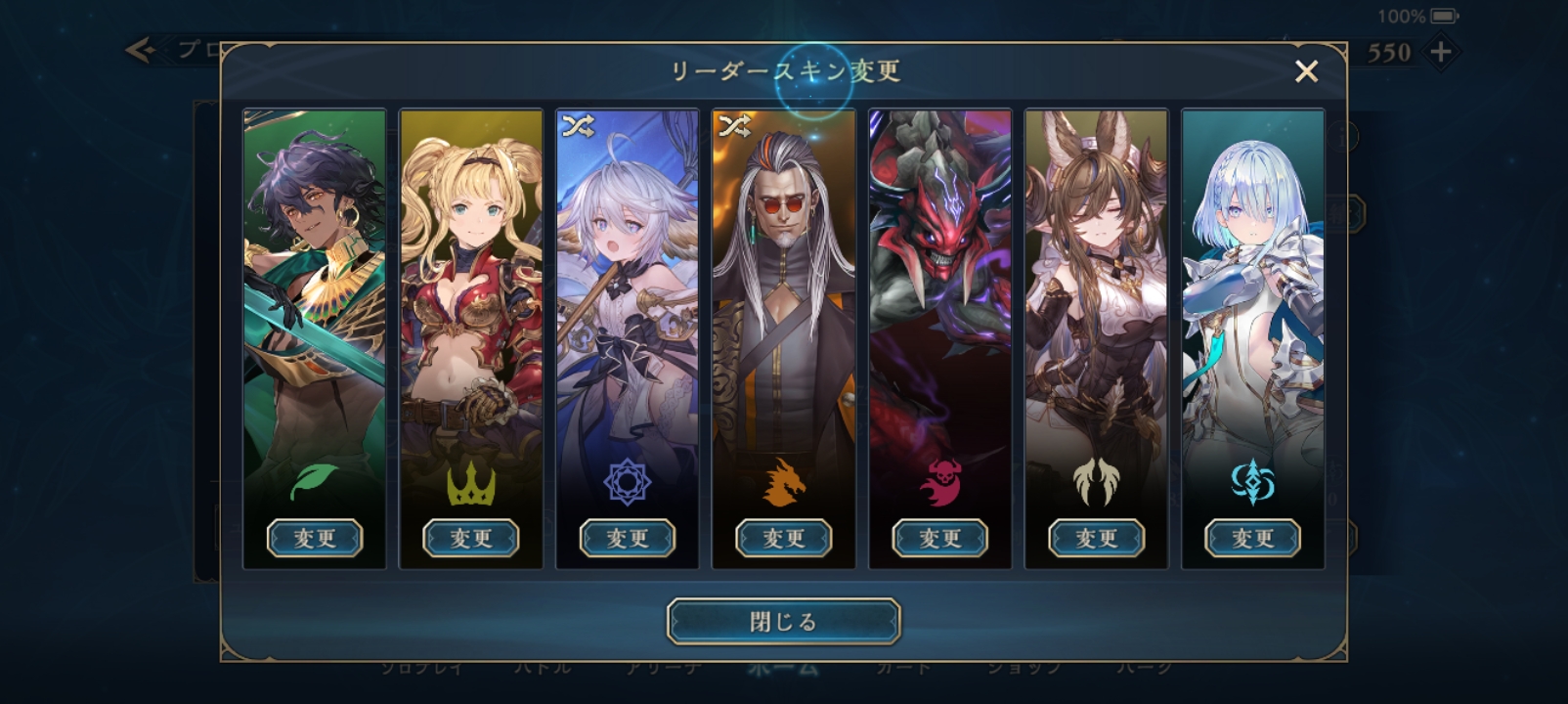
Task: Select the red demon leader card
Action: point(939,293)
